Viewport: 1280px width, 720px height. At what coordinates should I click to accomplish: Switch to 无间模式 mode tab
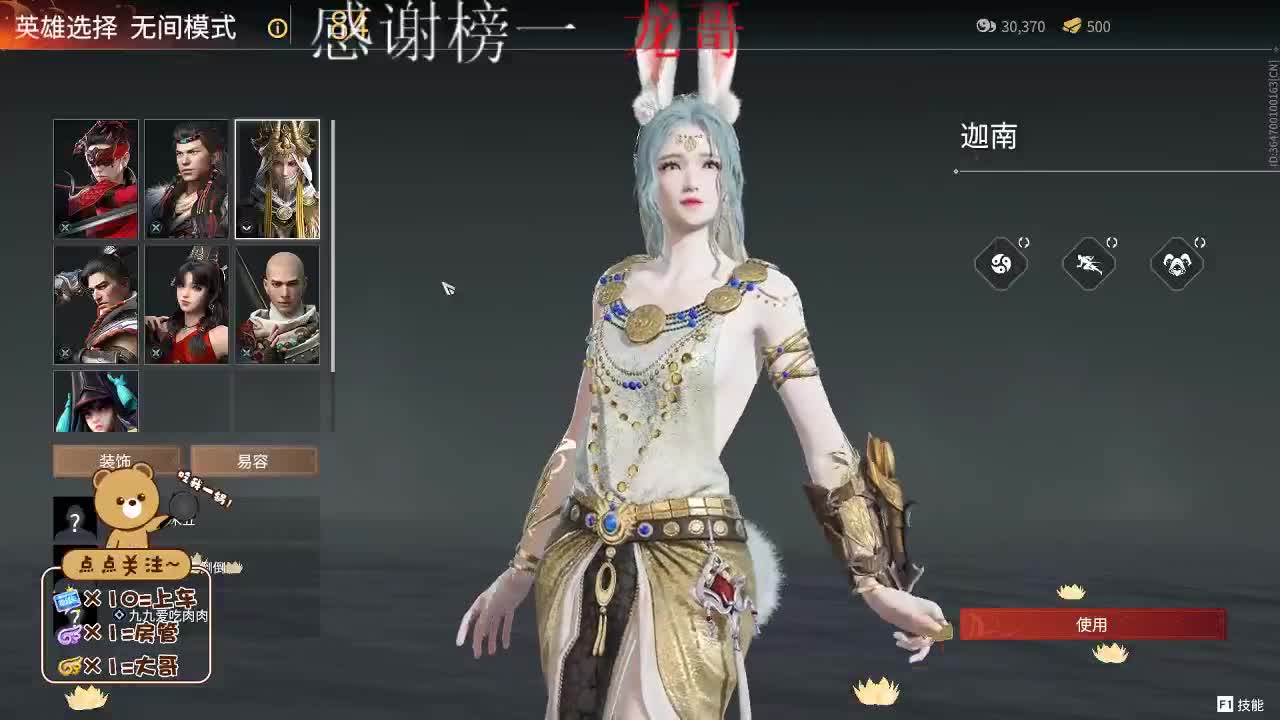[x=185, y=29]
